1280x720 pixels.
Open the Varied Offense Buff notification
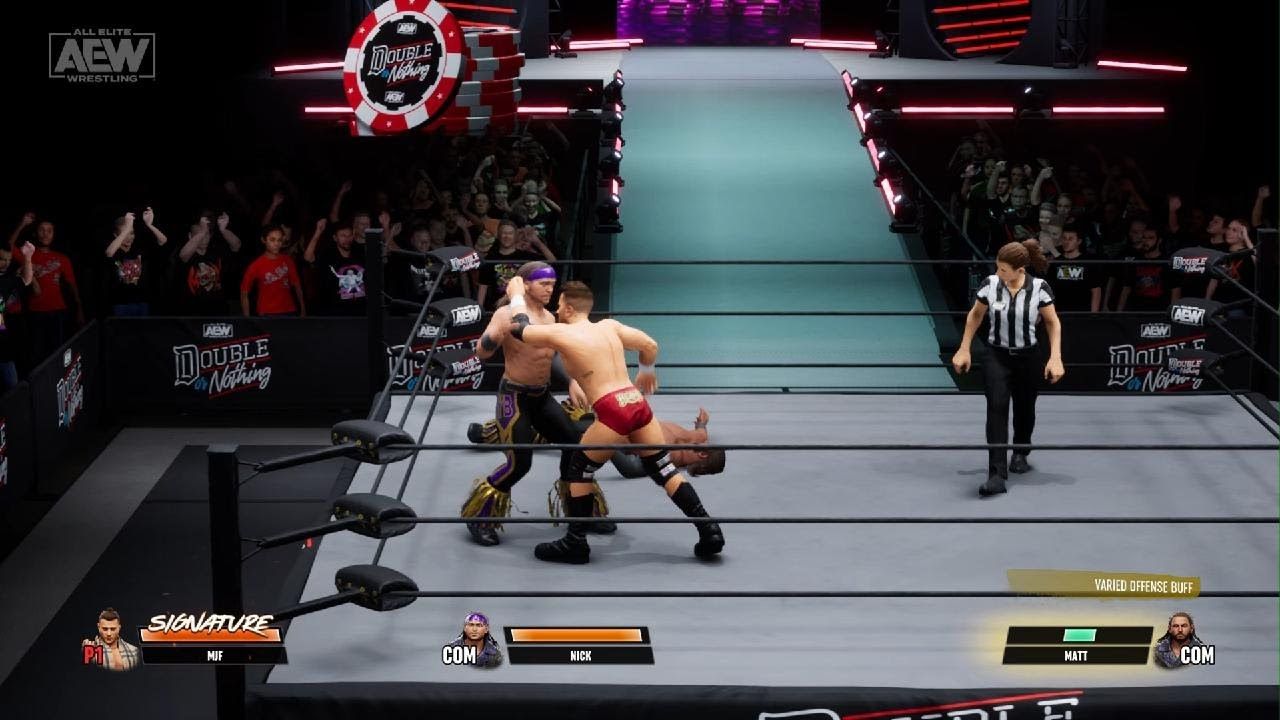click(1104, 585)
